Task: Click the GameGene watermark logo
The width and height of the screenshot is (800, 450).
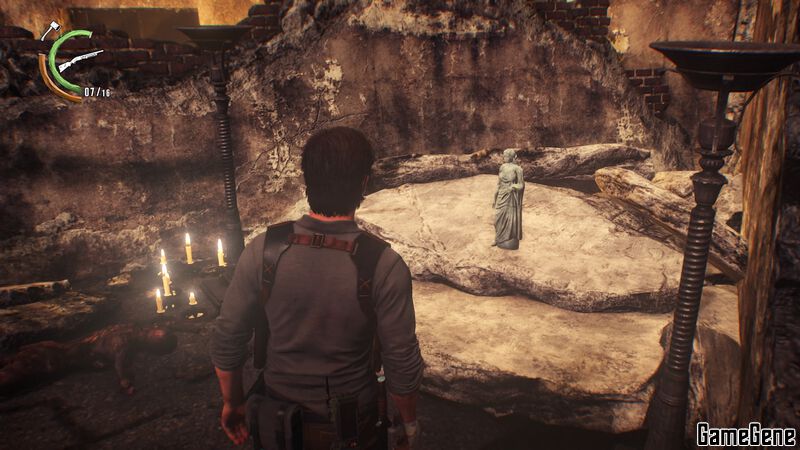Action: 745,434
